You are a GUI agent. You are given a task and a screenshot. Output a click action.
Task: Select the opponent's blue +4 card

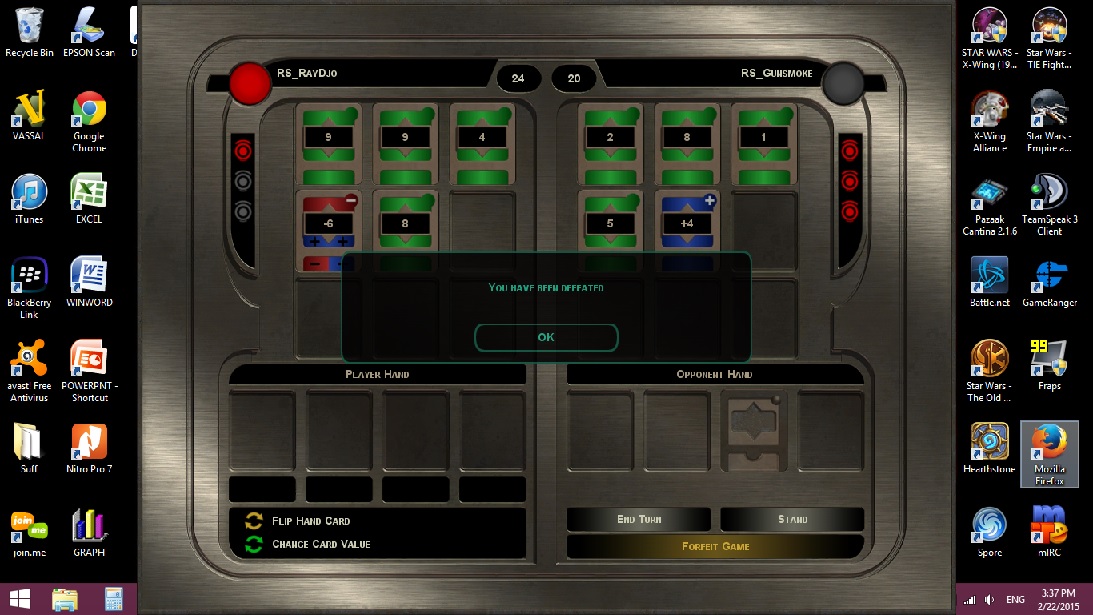(687, 223)
